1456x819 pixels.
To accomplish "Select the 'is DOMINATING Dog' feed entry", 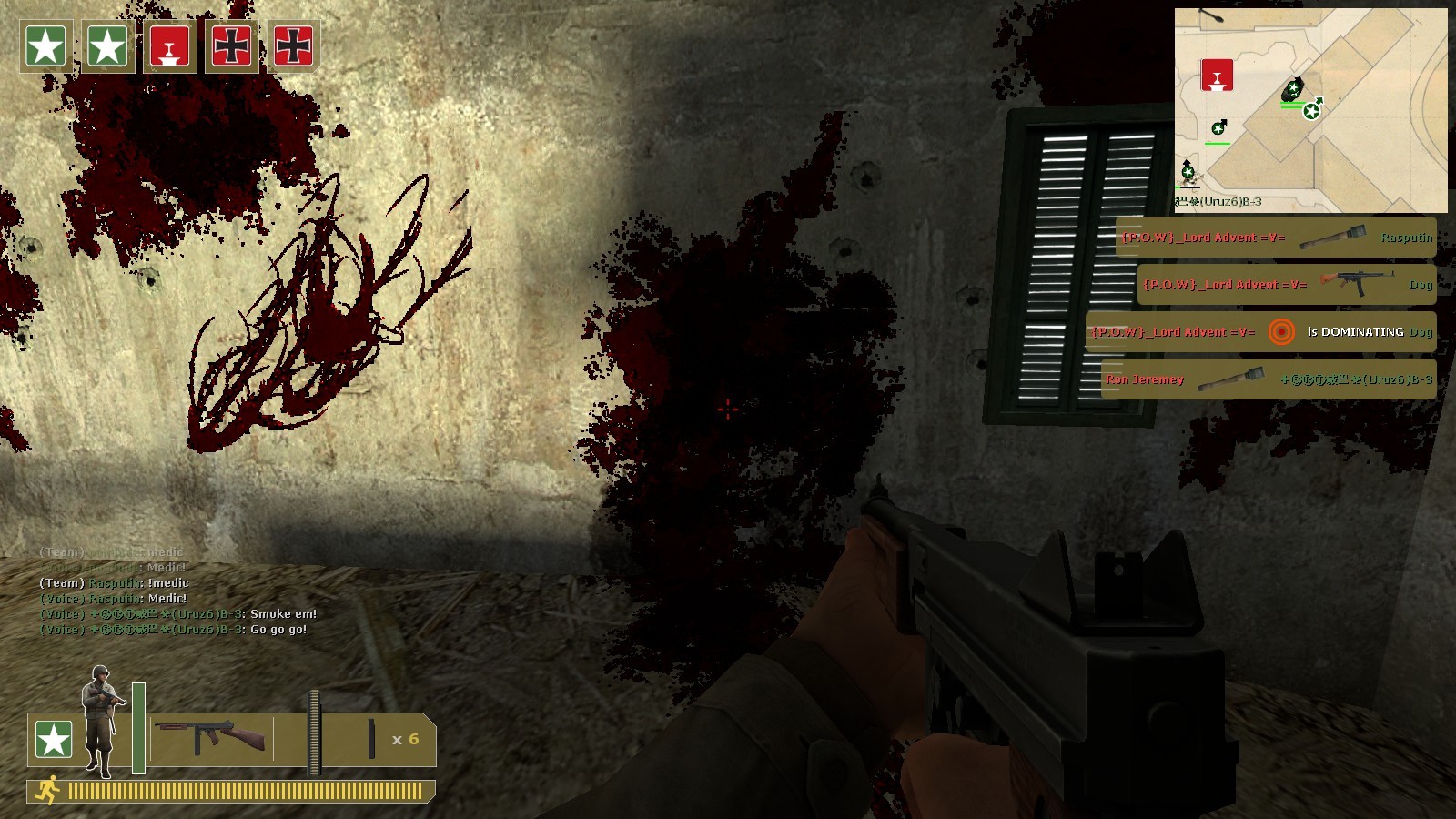I will [x=1260, y=332].
